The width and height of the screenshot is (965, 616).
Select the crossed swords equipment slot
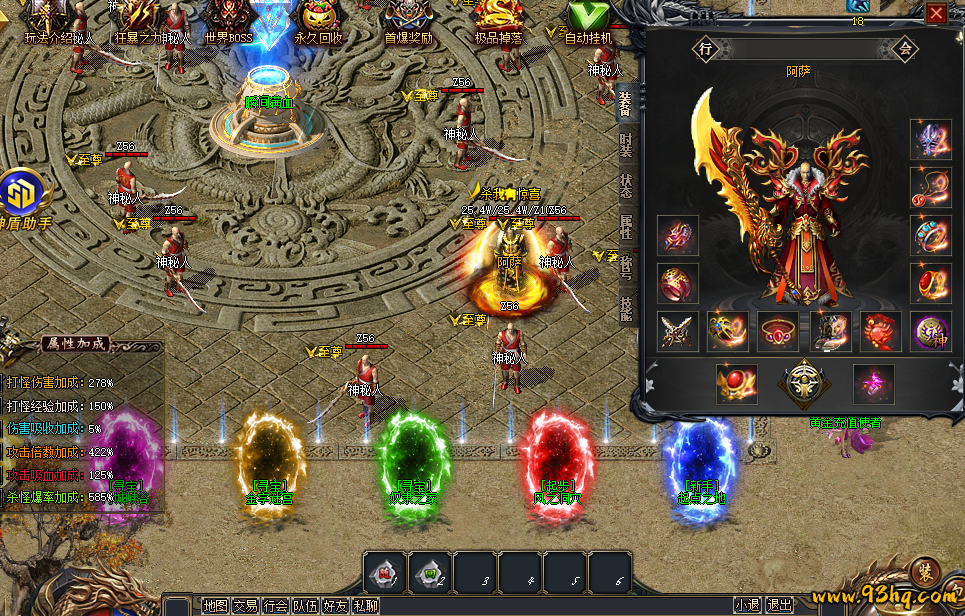[678, 332]
